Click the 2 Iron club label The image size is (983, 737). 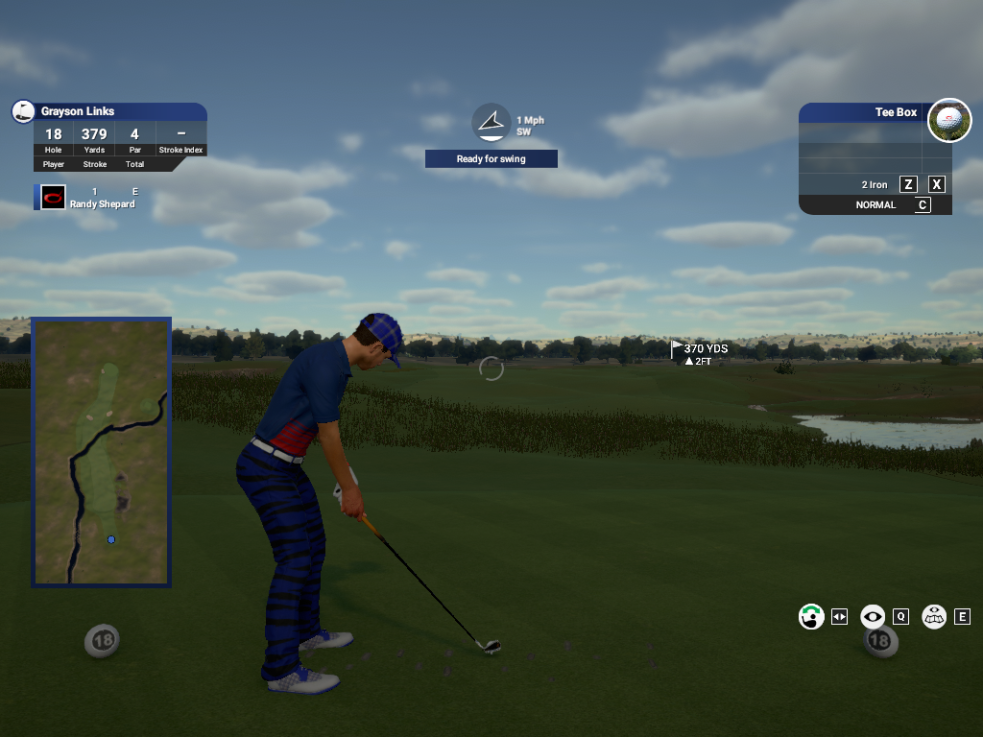click(x=874, y=185)
